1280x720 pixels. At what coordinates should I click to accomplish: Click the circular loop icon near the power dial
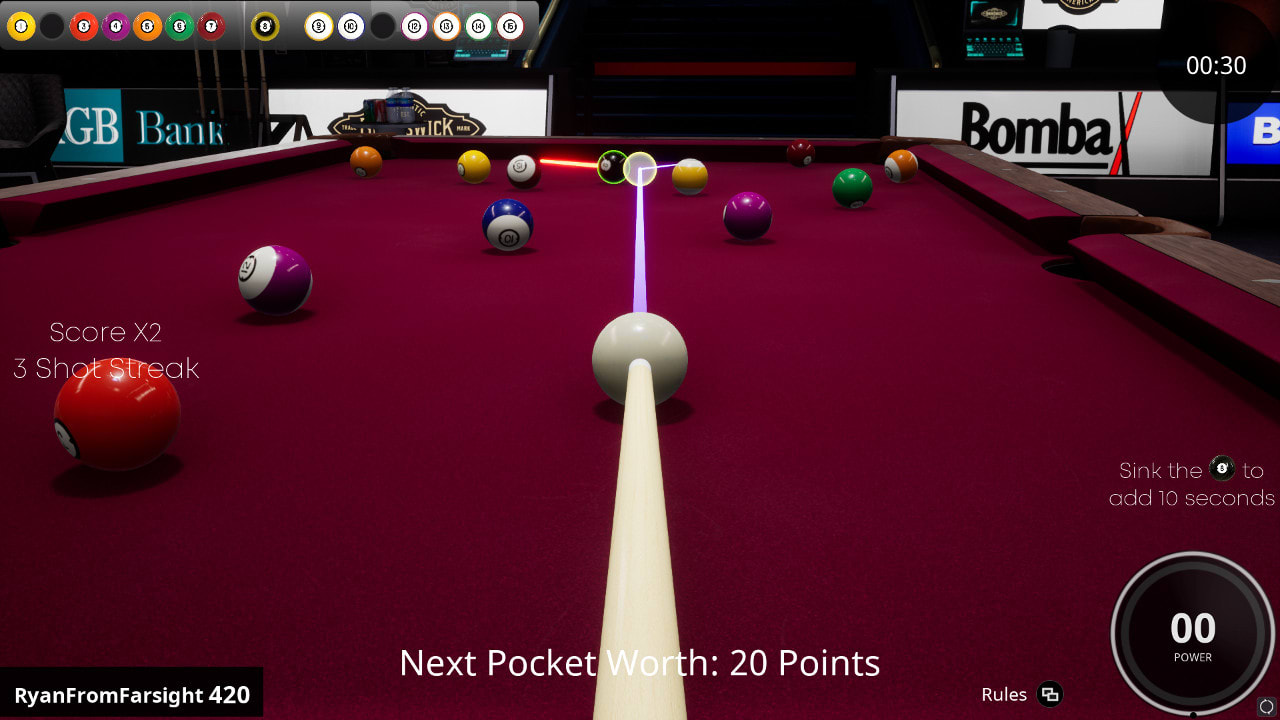pyautogui.click(x=1267, y=706)
